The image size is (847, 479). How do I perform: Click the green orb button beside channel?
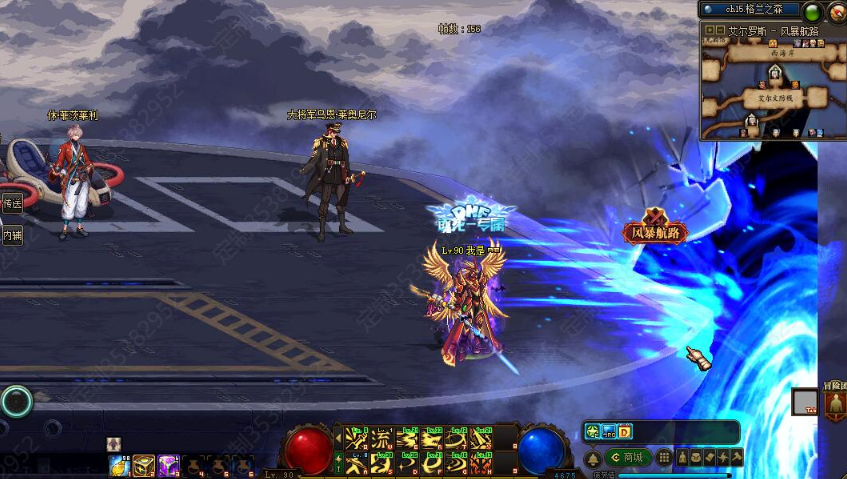pos(812,12)
